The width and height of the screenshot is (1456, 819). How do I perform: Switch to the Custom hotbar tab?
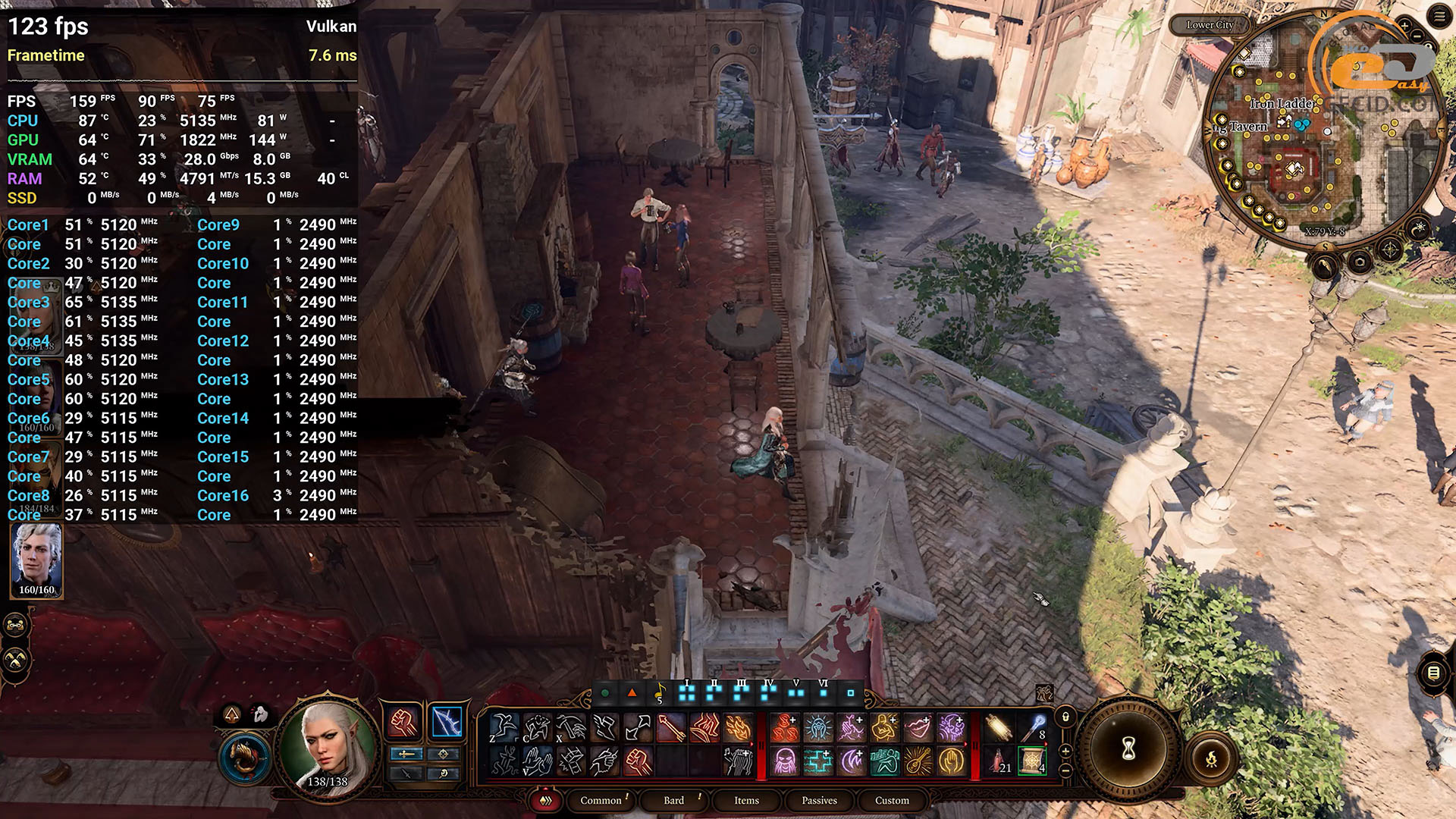(x=892, y=800)
